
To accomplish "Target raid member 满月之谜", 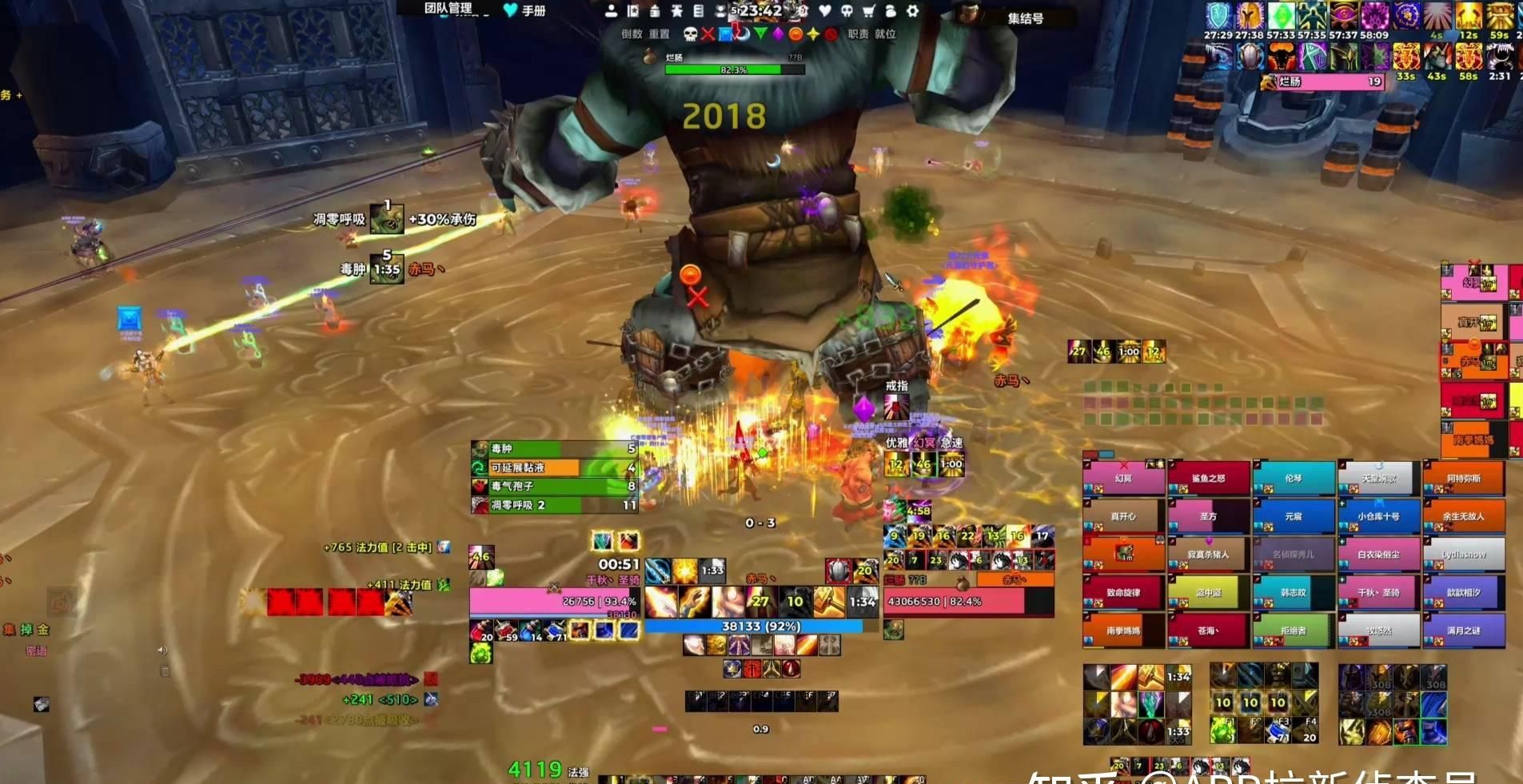I will (1464, 631).
